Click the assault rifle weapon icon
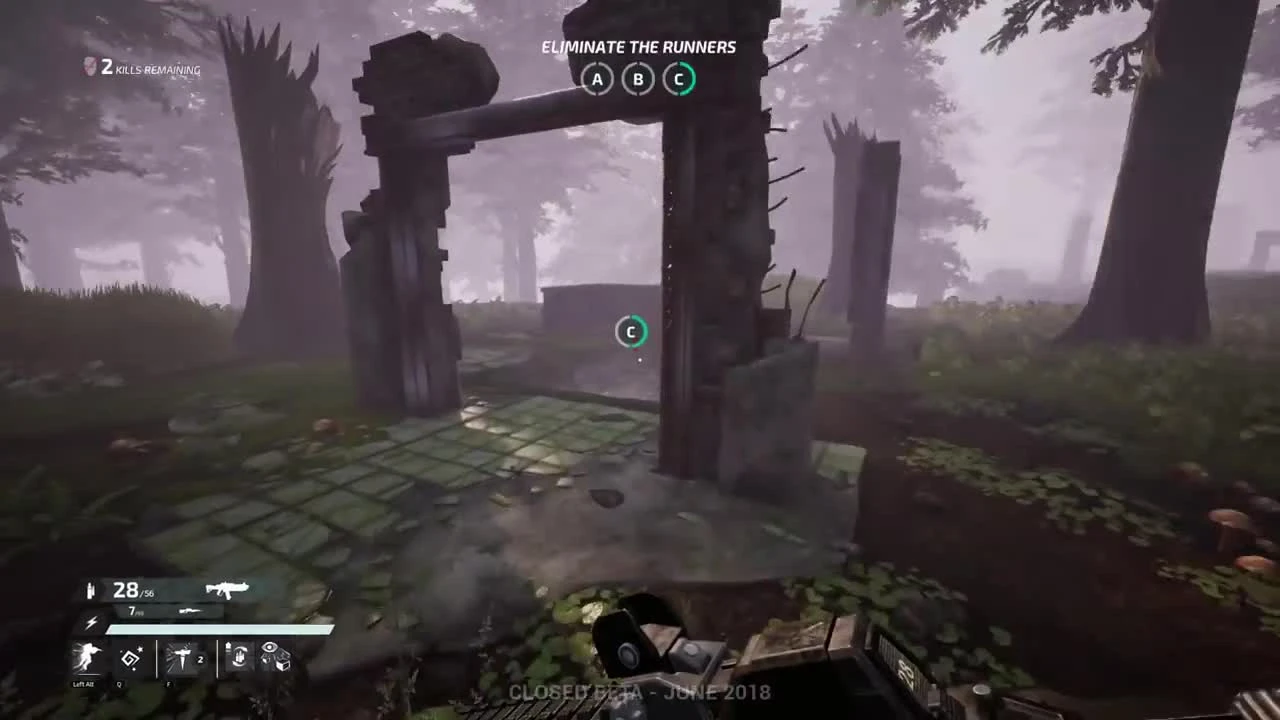Screen dimensions: 1280x720 click(228, 588)
